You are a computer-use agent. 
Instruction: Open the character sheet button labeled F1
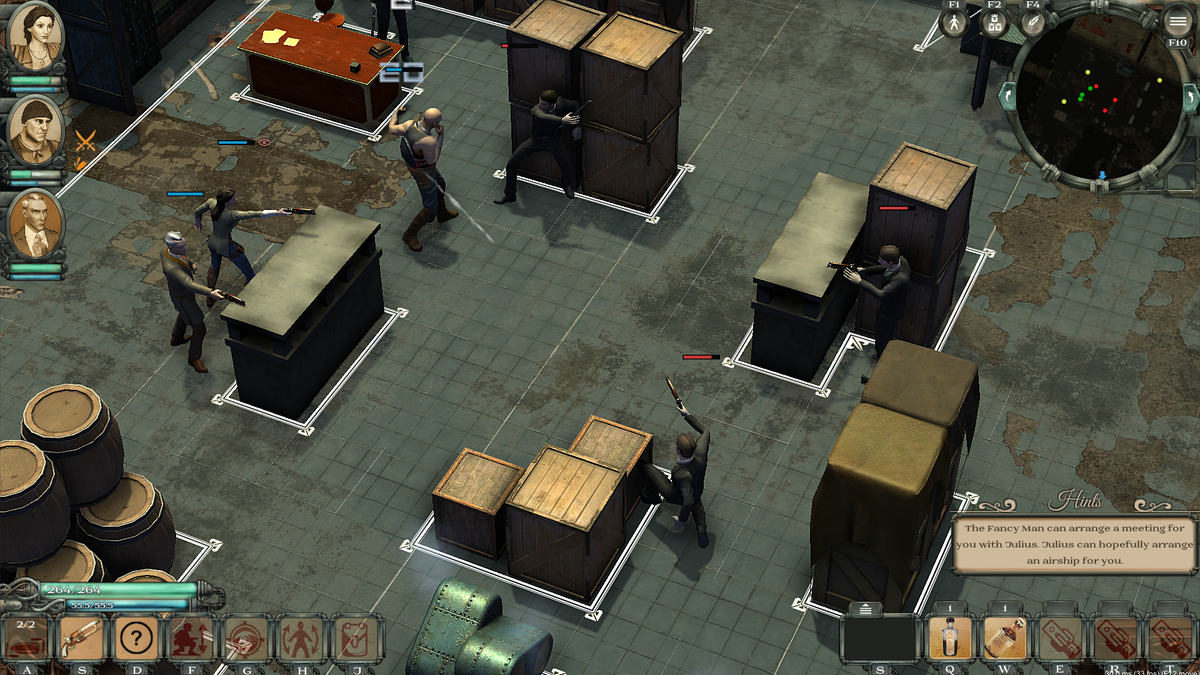point(954,22)
